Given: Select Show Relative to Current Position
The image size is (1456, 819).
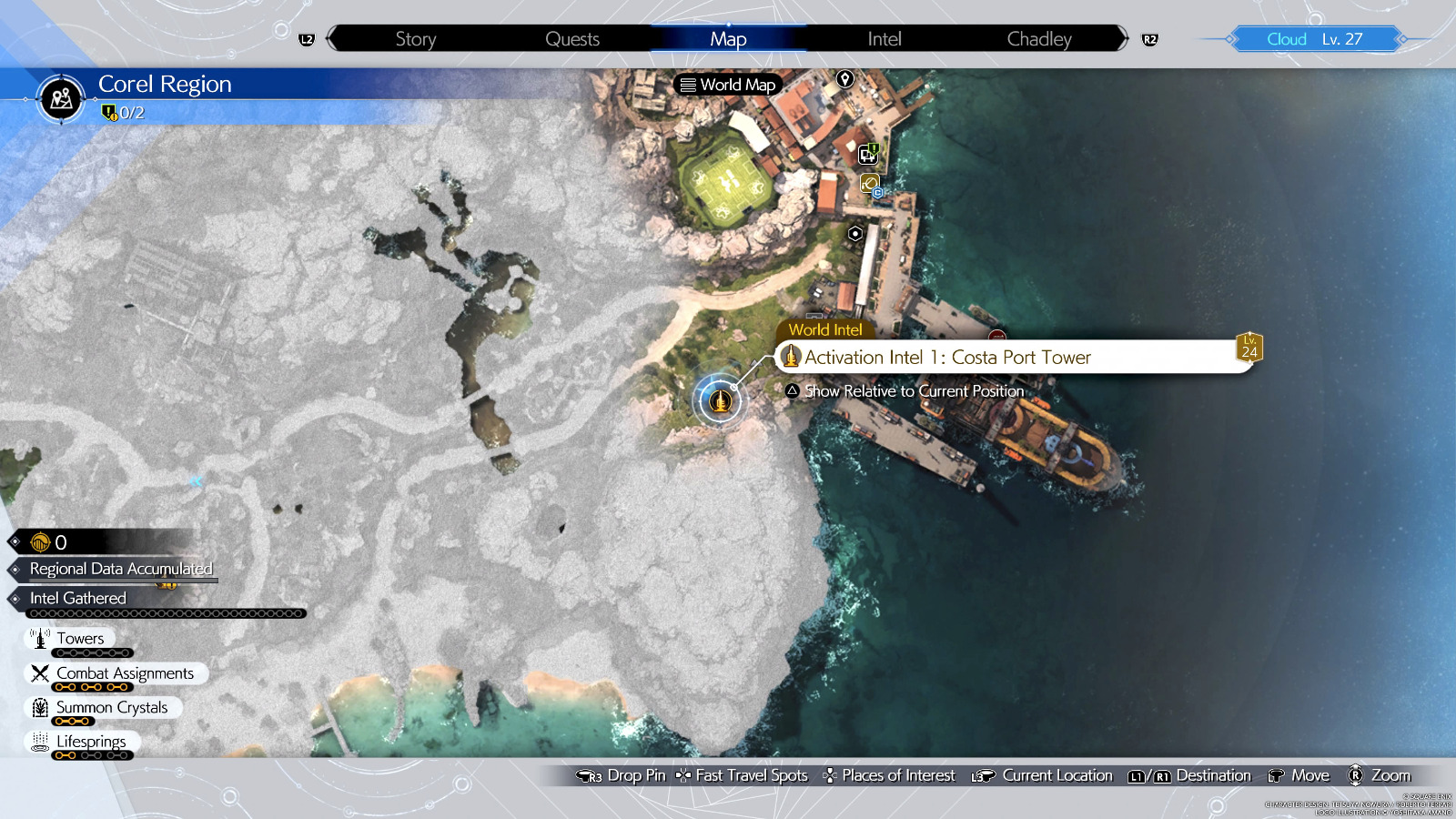Looking at the screenshot, I should click(x=905, y=390).
